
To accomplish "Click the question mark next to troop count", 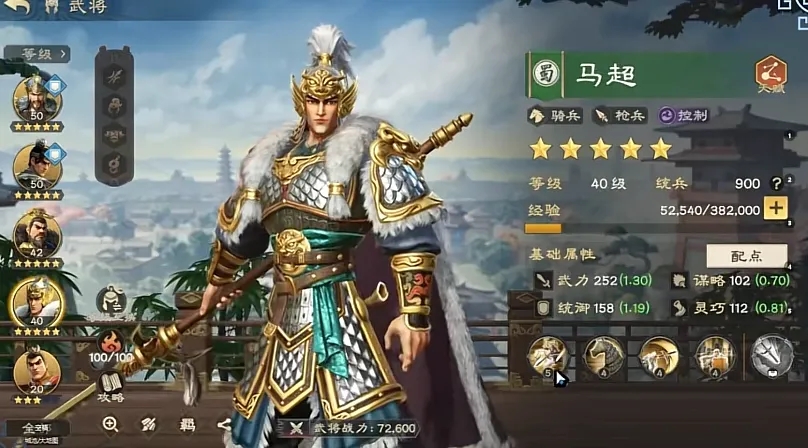I will (776, 183).
